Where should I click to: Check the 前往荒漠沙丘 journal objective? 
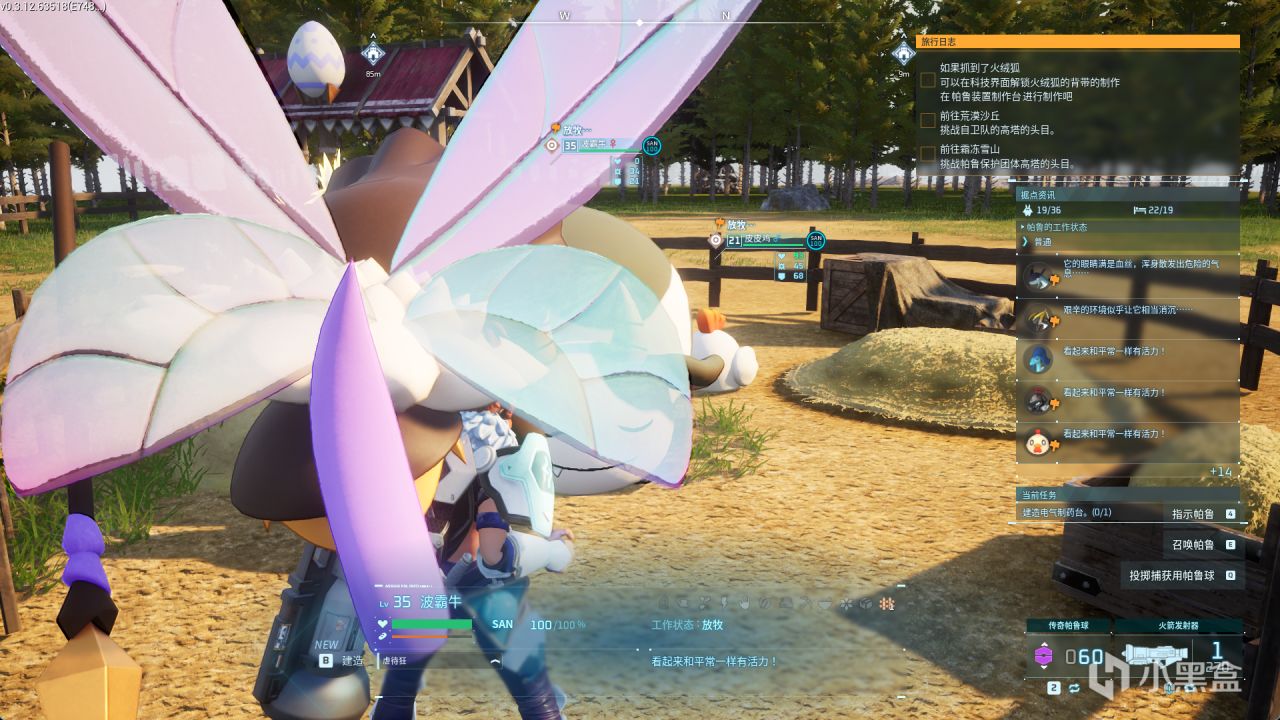[x=928, y=120]
